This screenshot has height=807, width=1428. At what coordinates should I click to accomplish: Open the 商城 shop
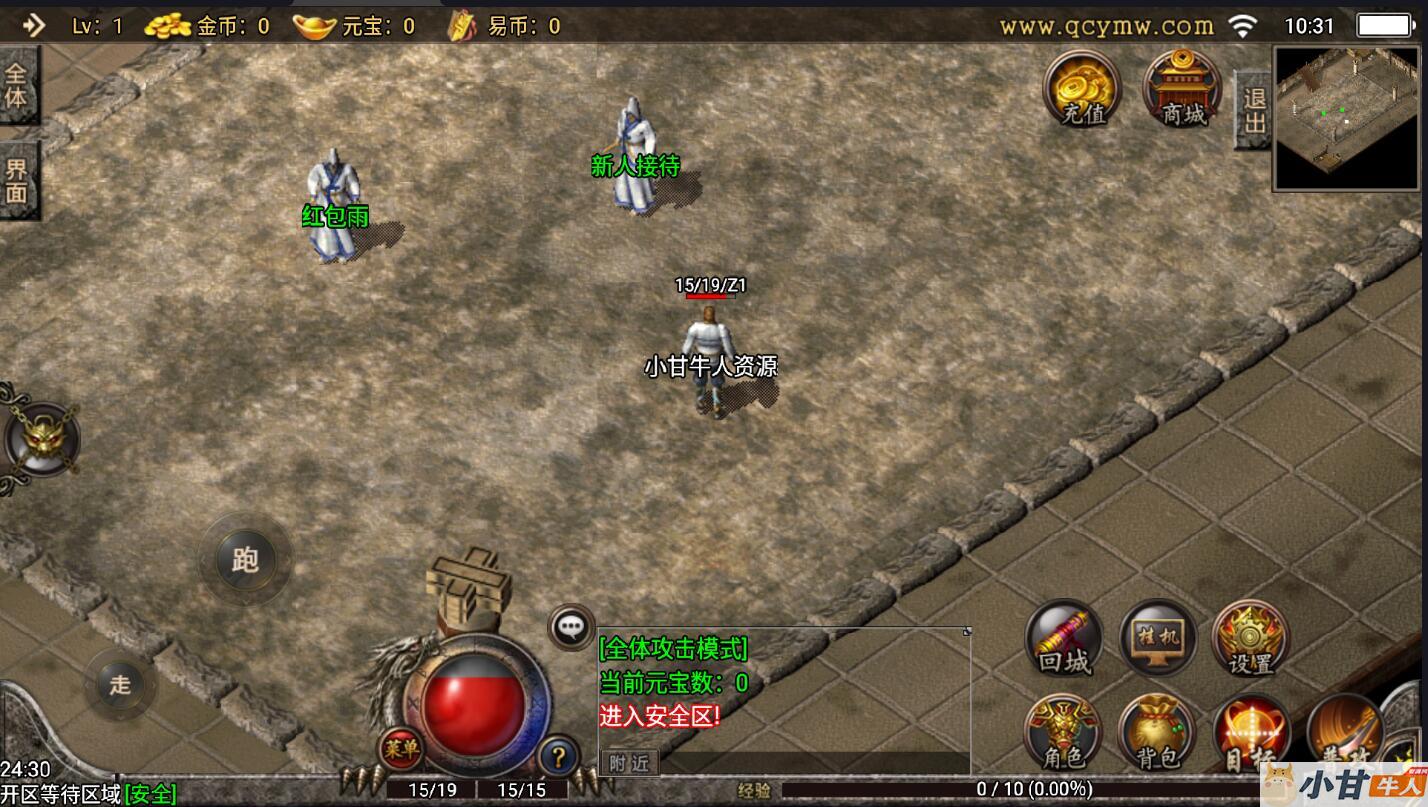(1182, 88)
